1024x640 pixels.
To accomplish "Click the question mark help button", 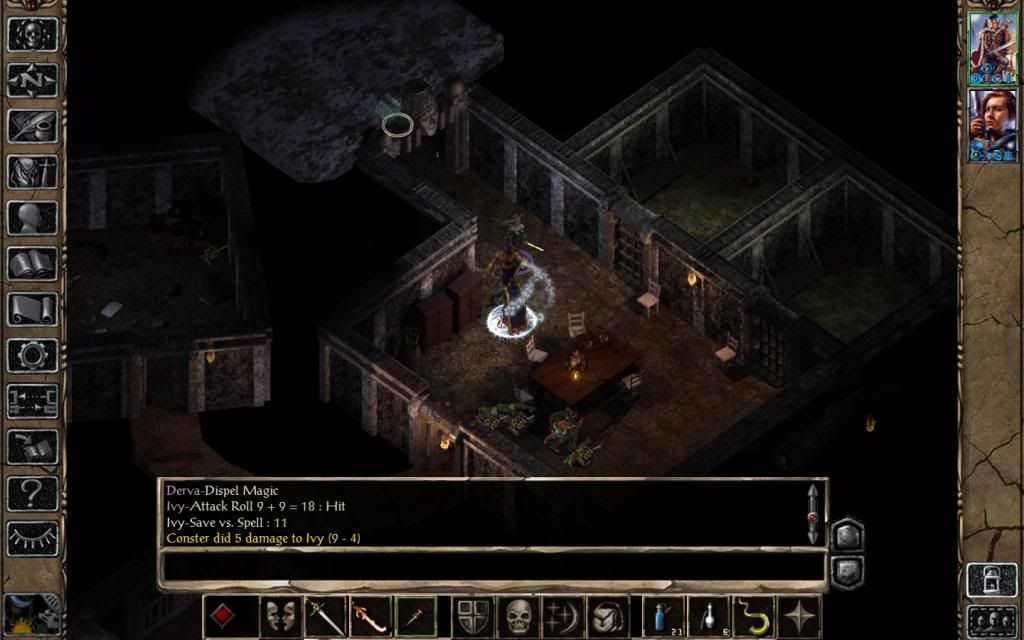I will (x=32, y=493).
